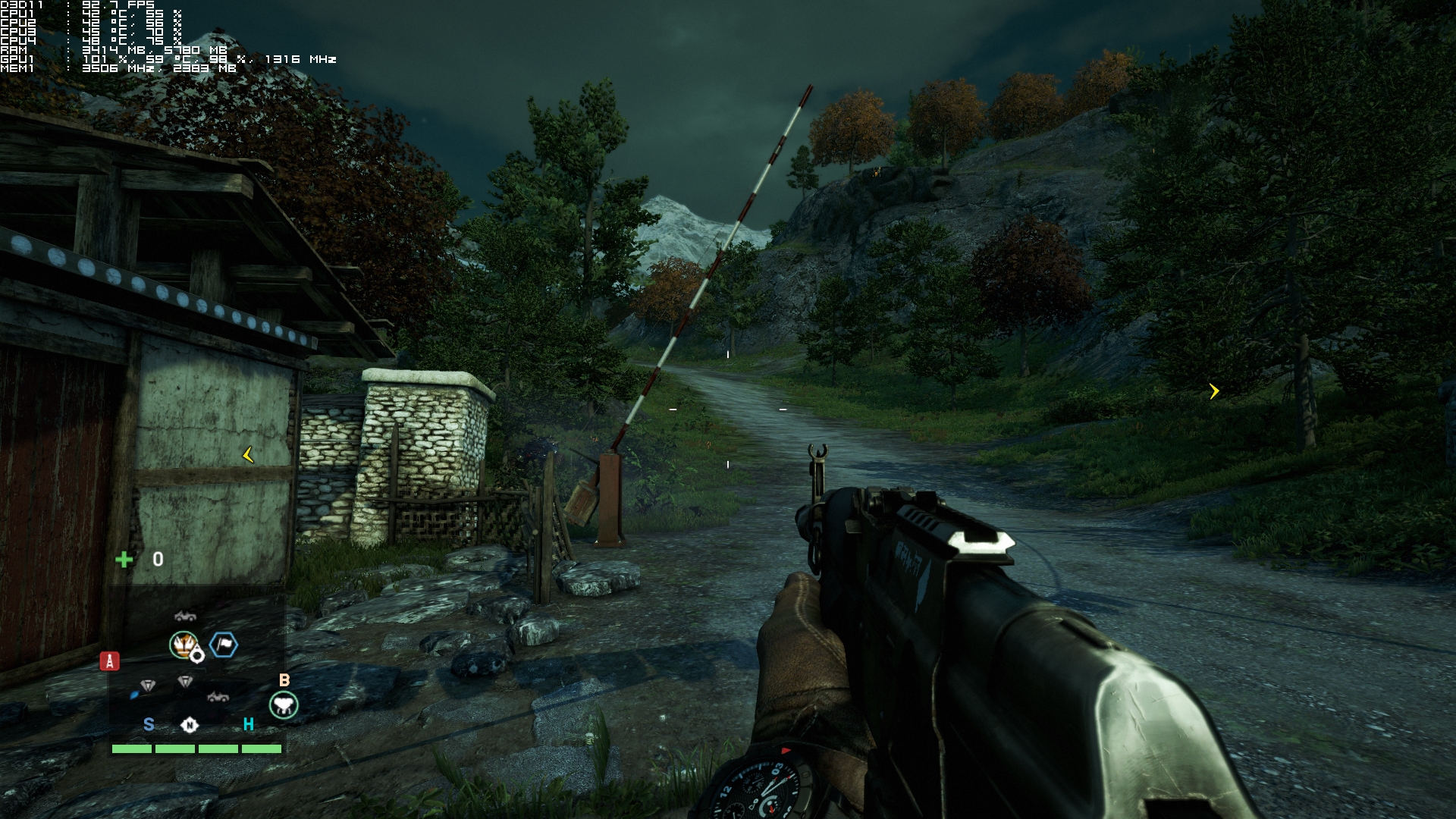Click the green plus healing syringe icon
This screenshot has width=1456, height=819.
pos(124,560)
